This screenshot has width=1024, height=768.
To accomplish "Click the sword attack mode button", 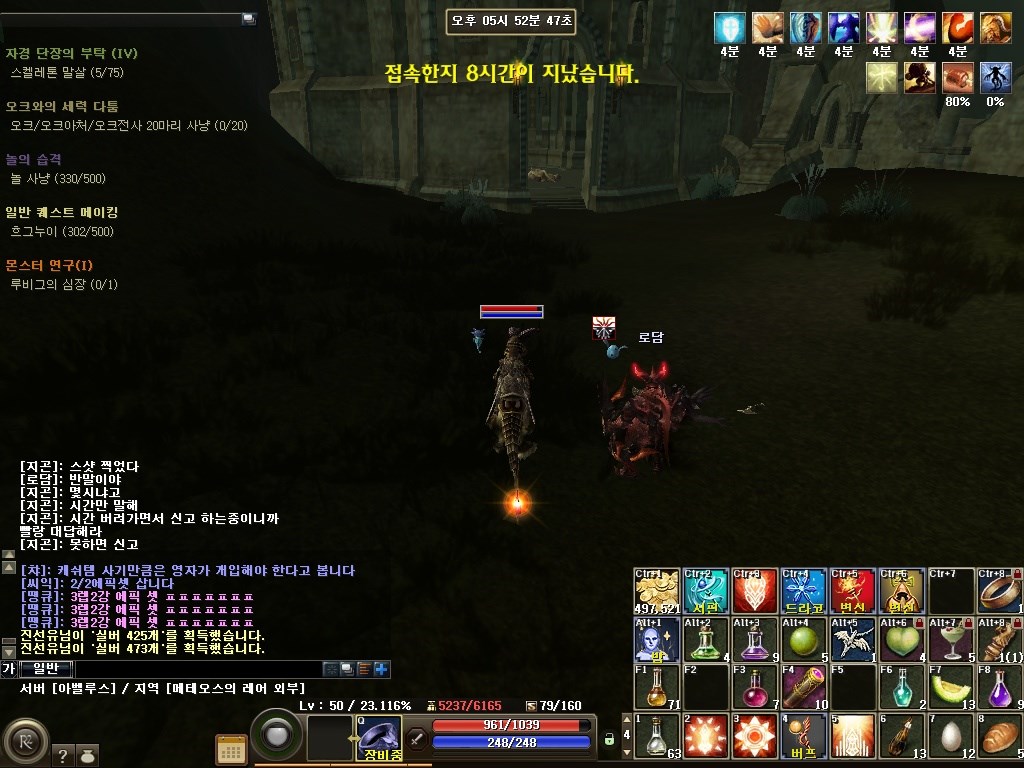I will pos(418,740).
